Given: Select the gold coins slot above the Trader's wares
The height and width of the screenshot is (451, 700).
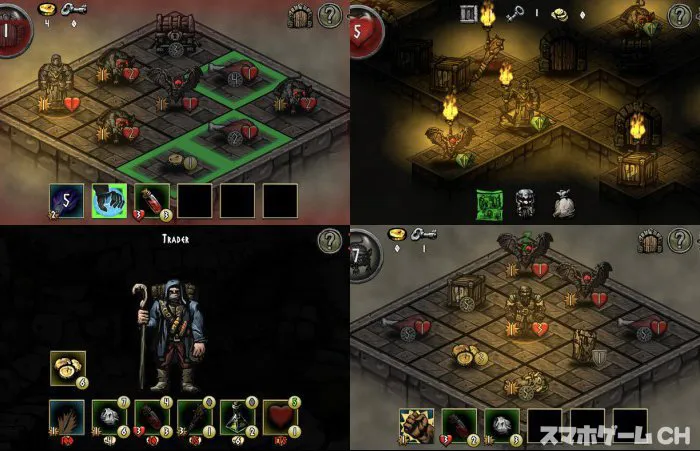Looking at the screenshot, I should pyautogui.click(x=68, y=369).
